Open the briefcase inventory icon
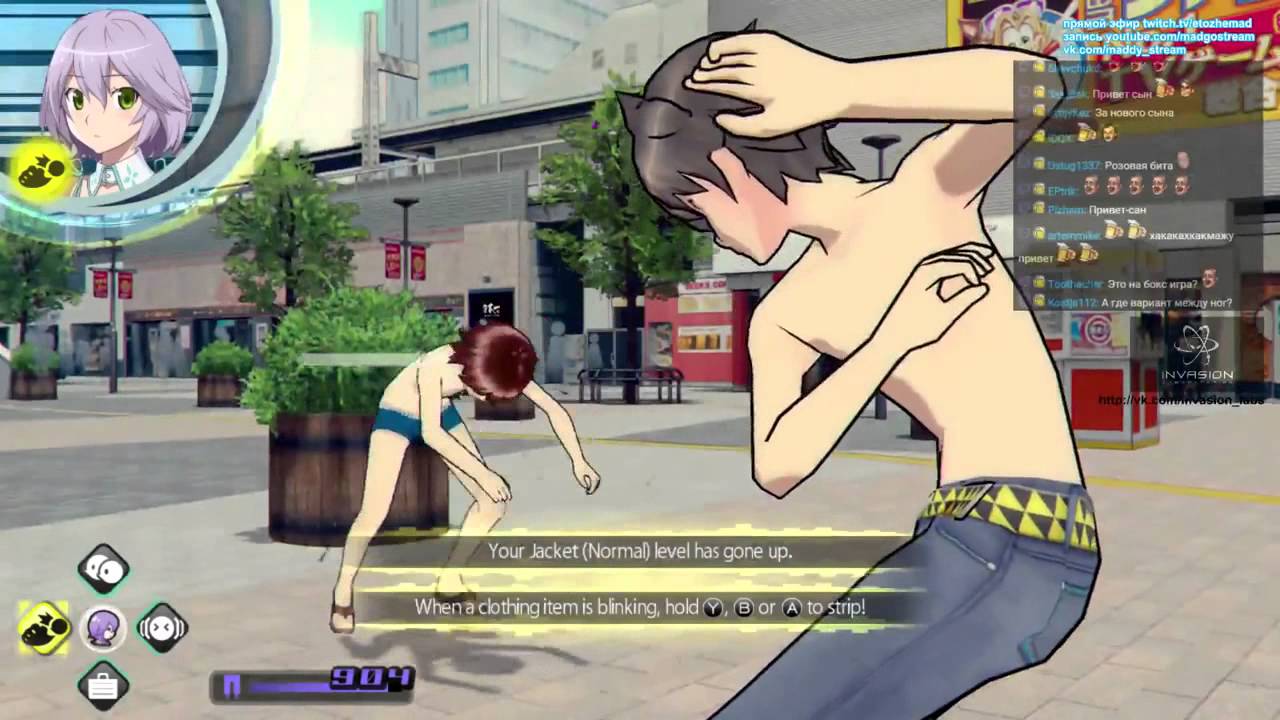The width and height of the screenshot is (1280, 720). [x=103, y=686]
